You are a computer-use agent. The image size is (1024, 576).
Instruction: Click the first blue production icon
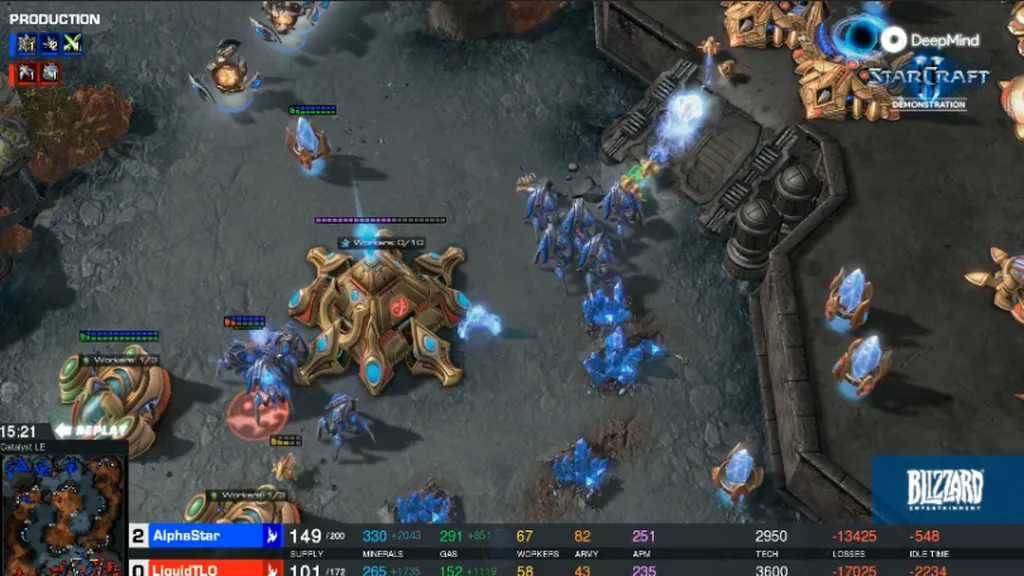pos(24,44)
